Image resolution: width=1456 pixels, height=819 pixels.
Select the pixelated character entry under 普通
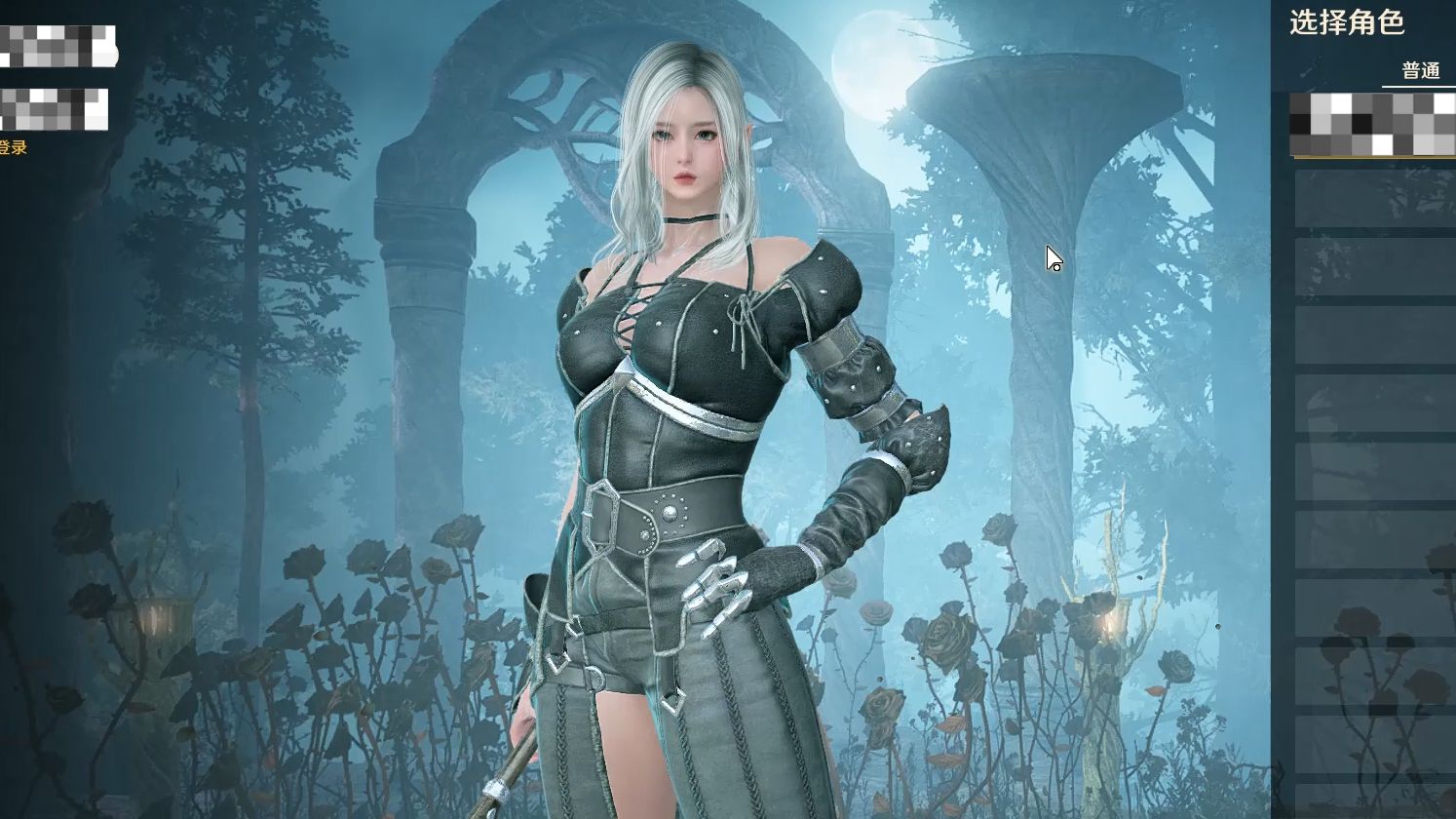click(x=1372, y=125)
